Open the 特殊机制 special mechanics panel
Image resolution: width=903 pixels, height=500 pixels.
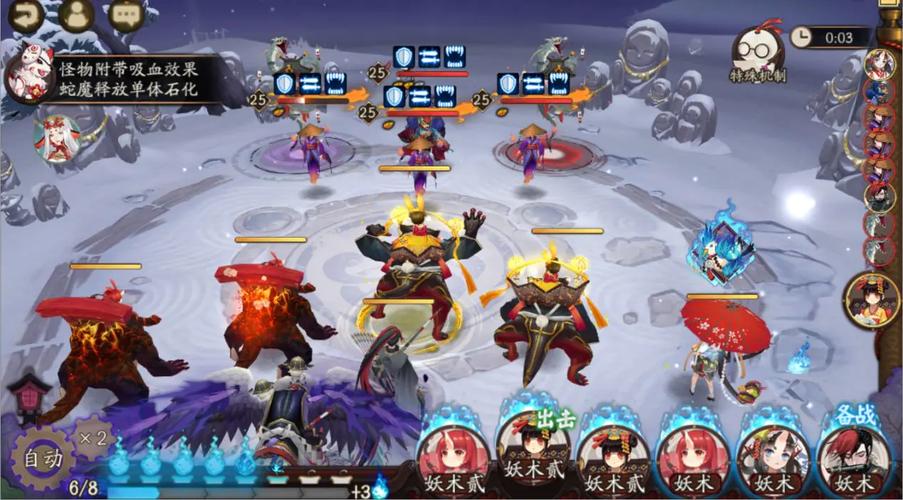coord(757,54)
